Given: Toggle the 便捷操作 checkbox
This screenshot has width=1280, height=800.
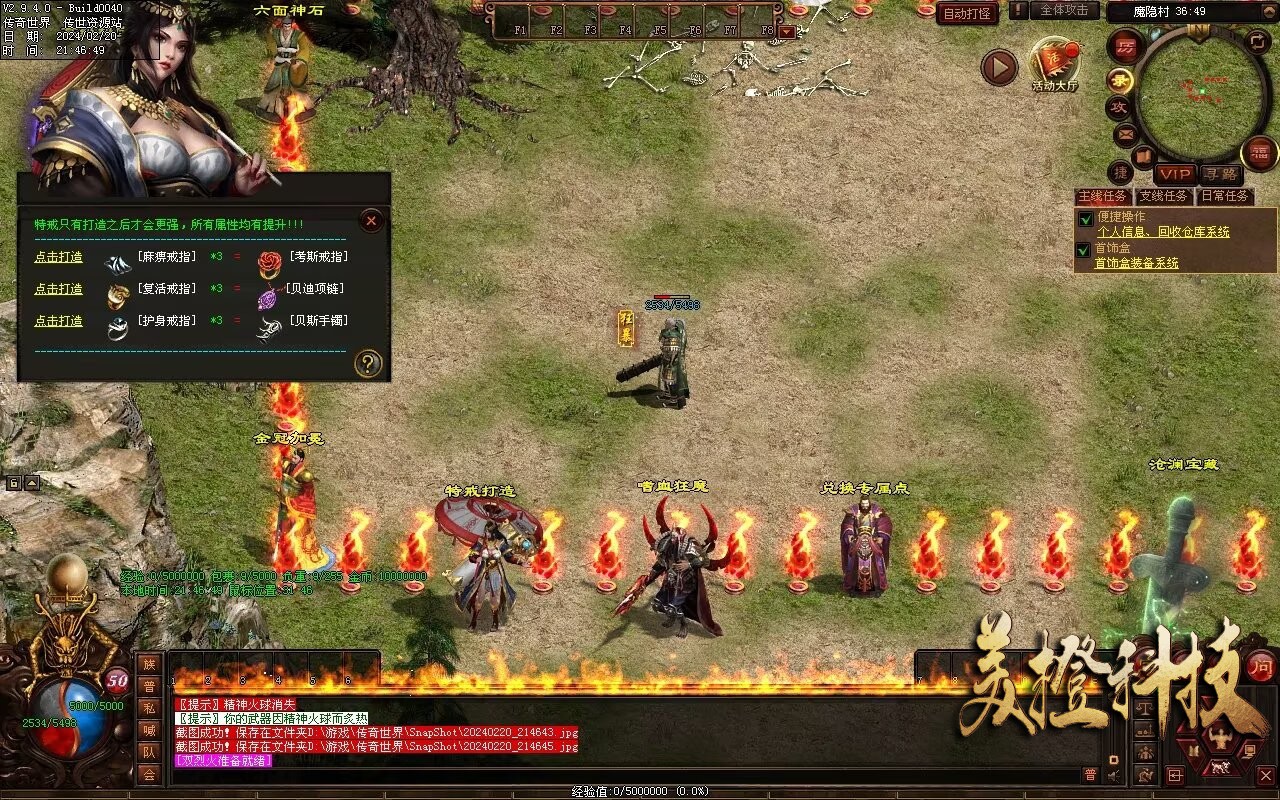Looking at the screenshot, I should 1085,219.
